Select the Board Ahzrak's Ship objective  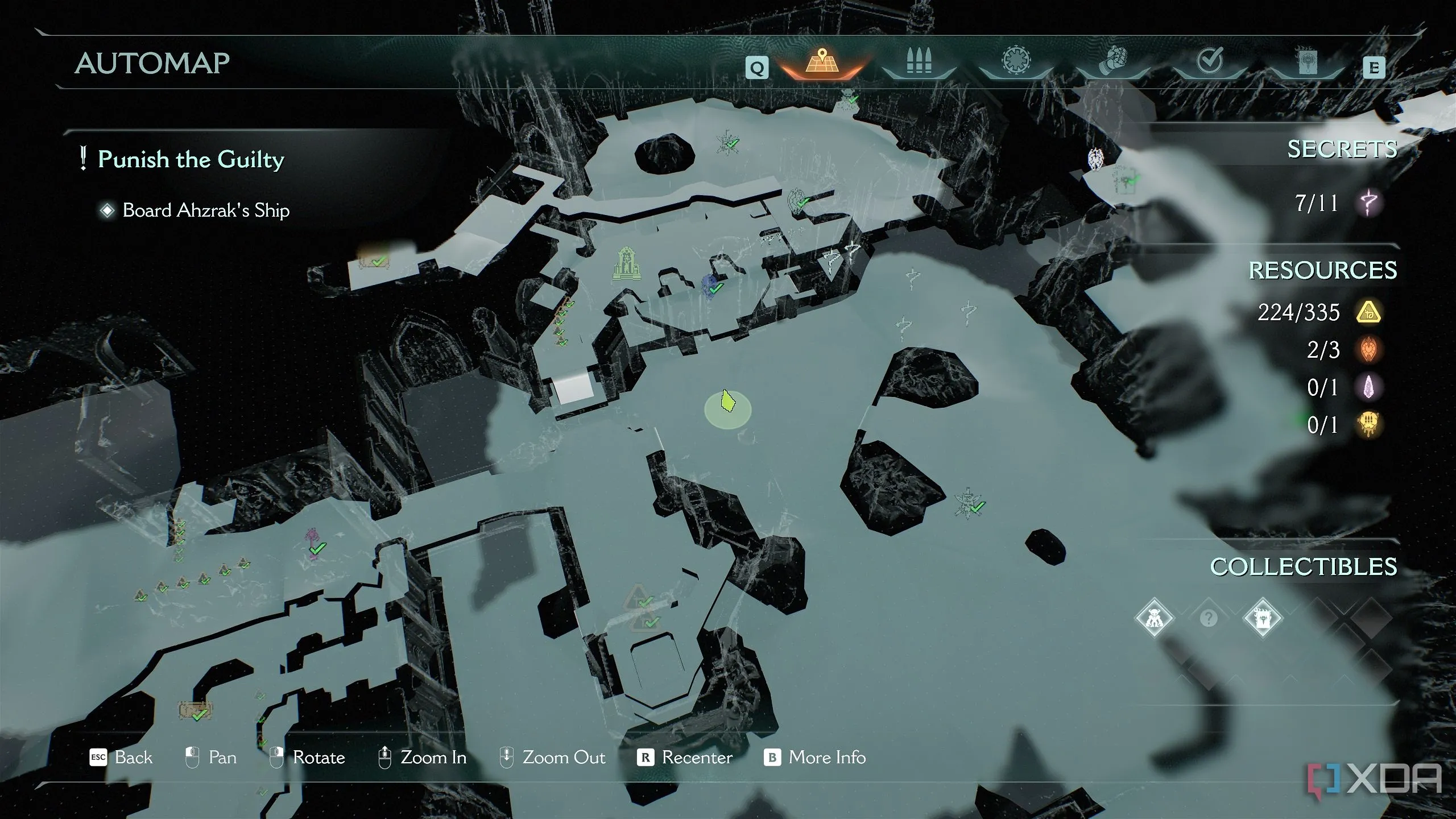click(205, 210)
